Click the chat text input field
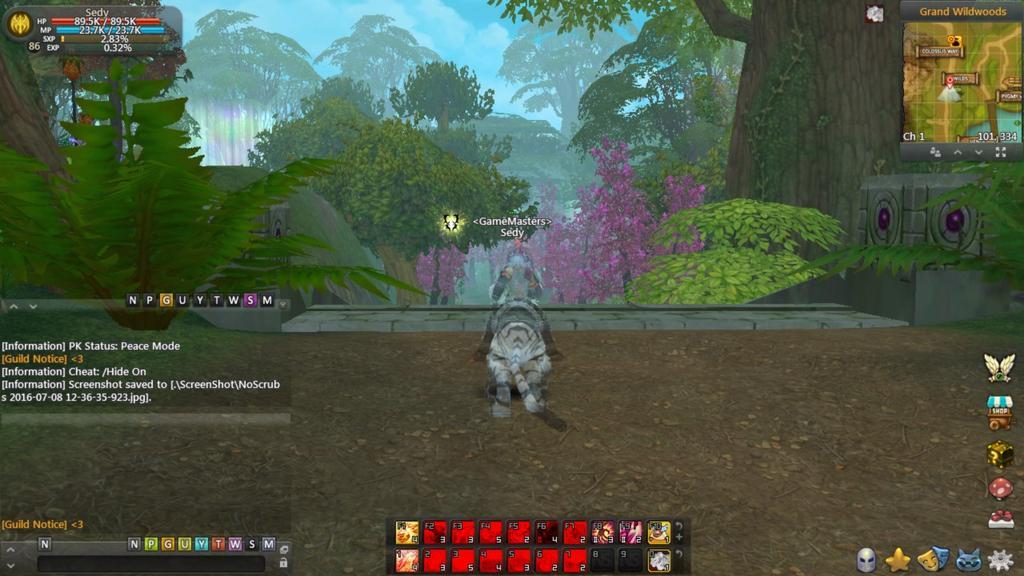This screenshot has height=576, width=1024. pyautogui.click(x=150, y=563)
